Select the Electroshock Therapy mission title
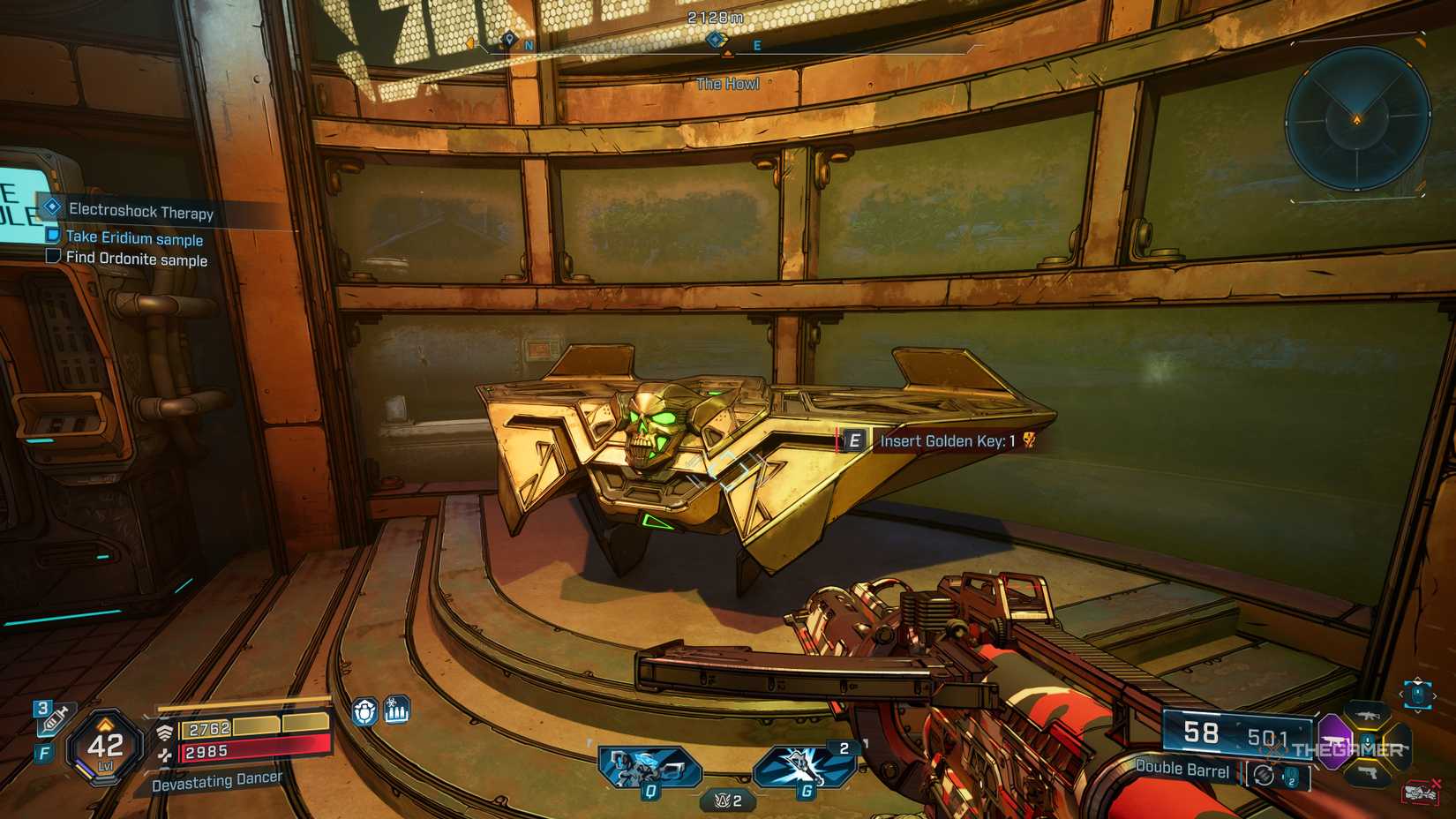This screenshot has height=819, width=1456. [x=141, y=212]
